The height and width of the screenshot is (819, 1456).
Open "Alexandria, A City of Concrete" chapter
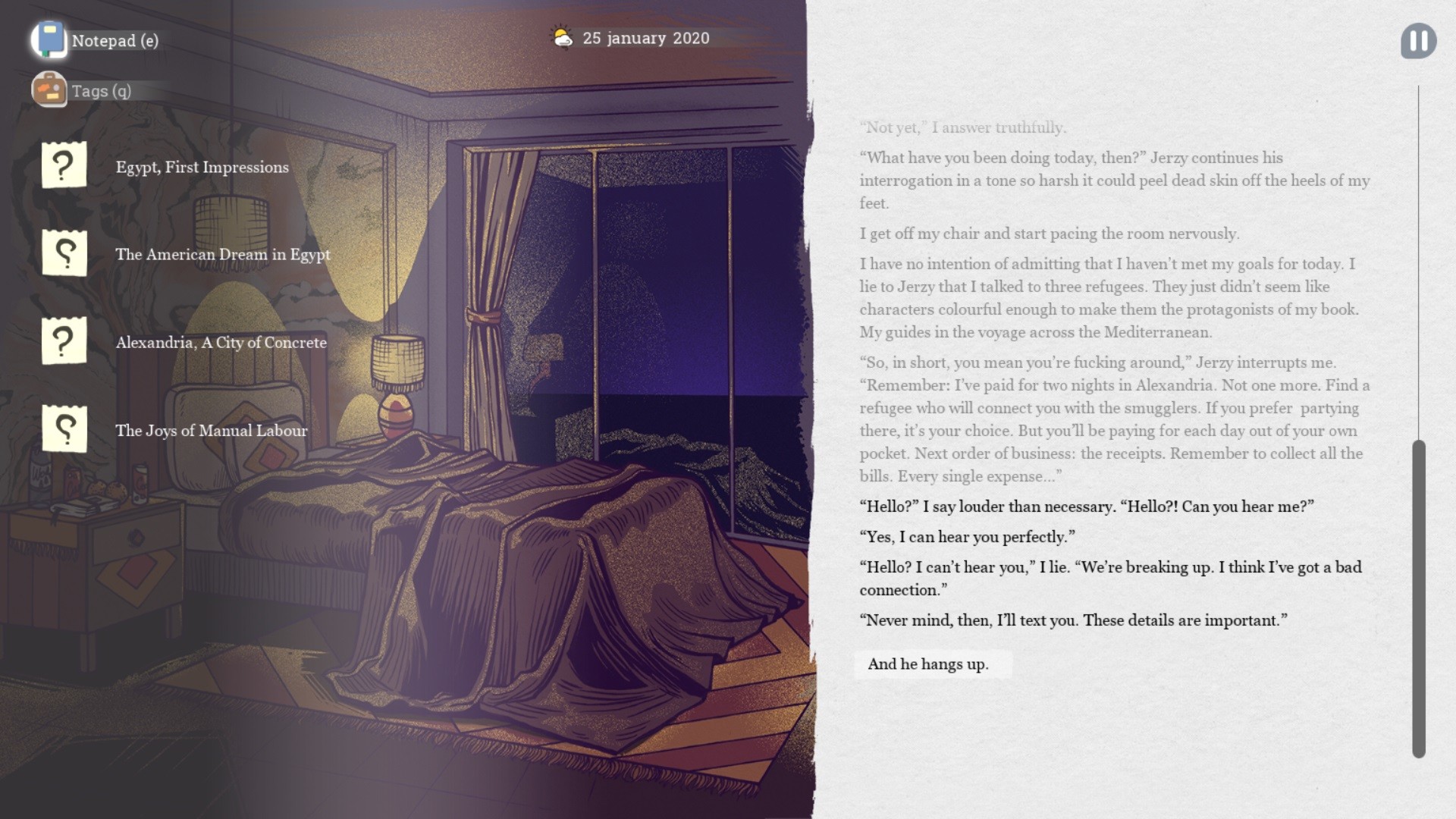[220, 343]
